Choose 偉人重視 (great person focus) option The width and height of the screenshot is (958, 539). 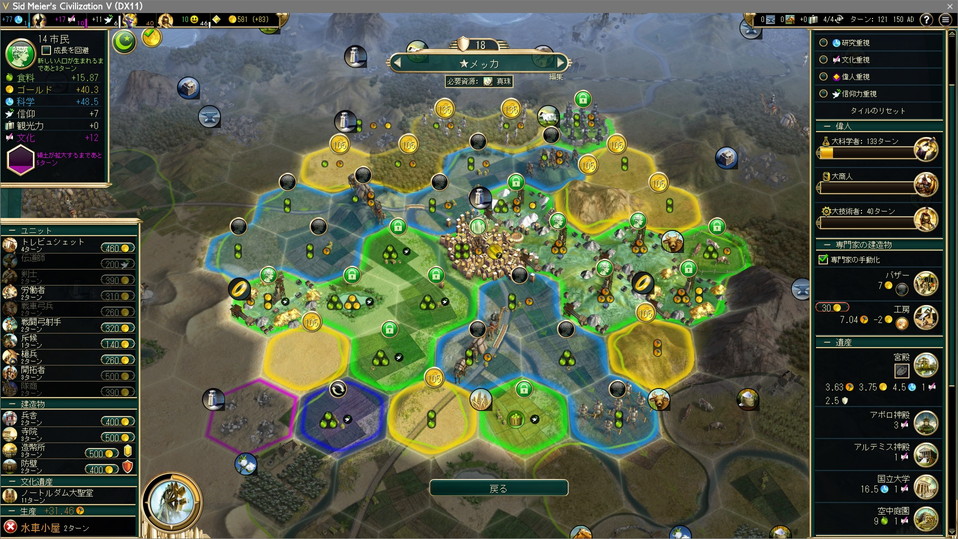pos(824,77)
